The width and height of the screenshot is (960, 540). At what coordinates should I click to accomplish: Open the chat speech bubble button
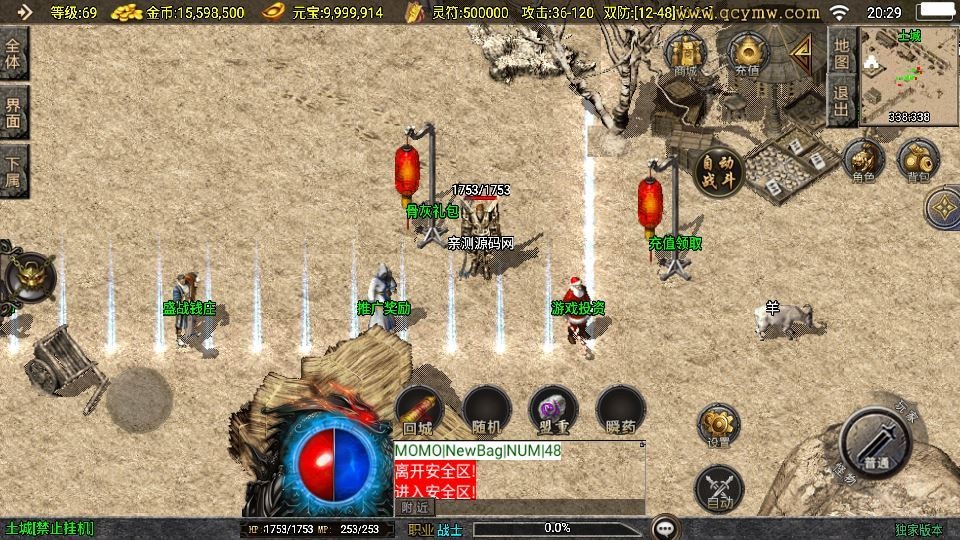tap(664, 527)
